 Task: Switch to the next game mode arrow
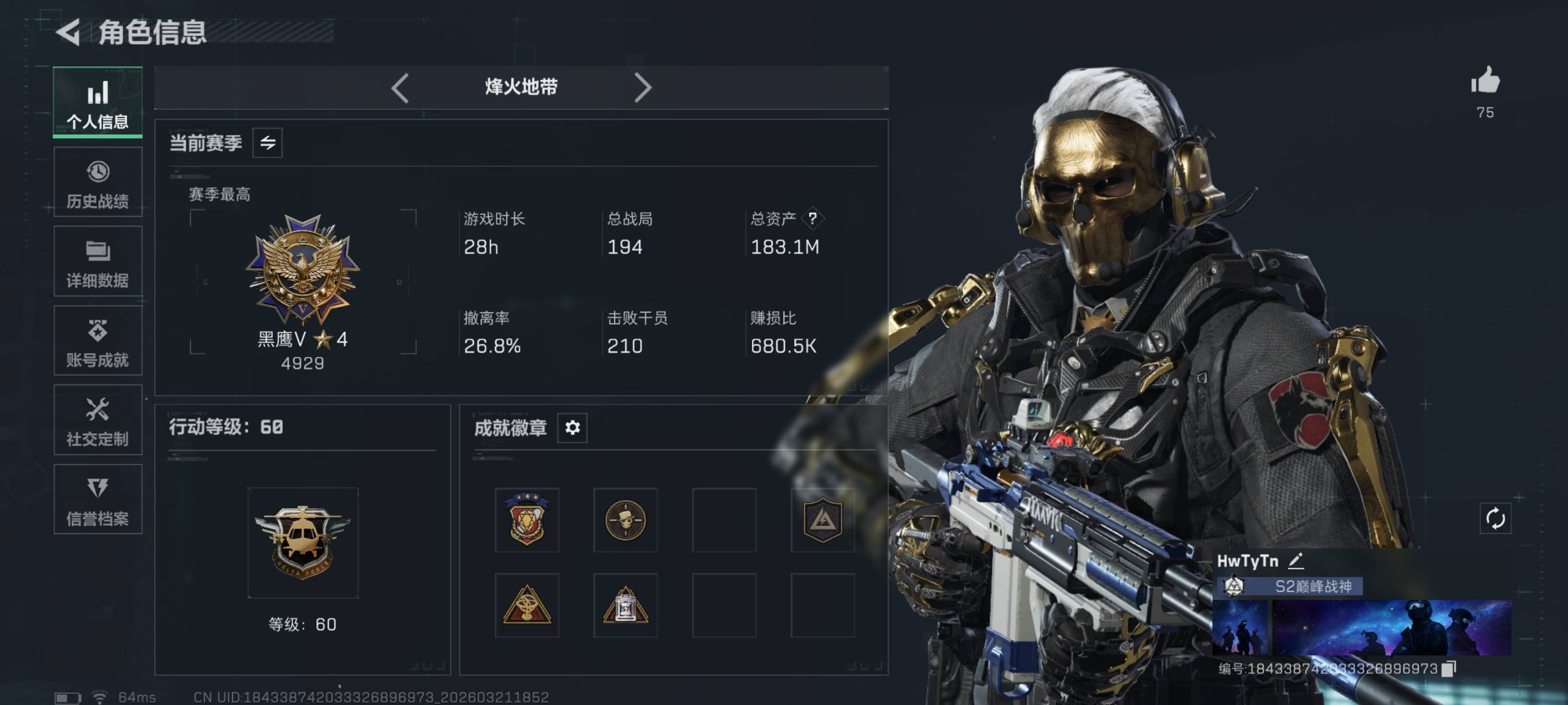click(642, 88)
